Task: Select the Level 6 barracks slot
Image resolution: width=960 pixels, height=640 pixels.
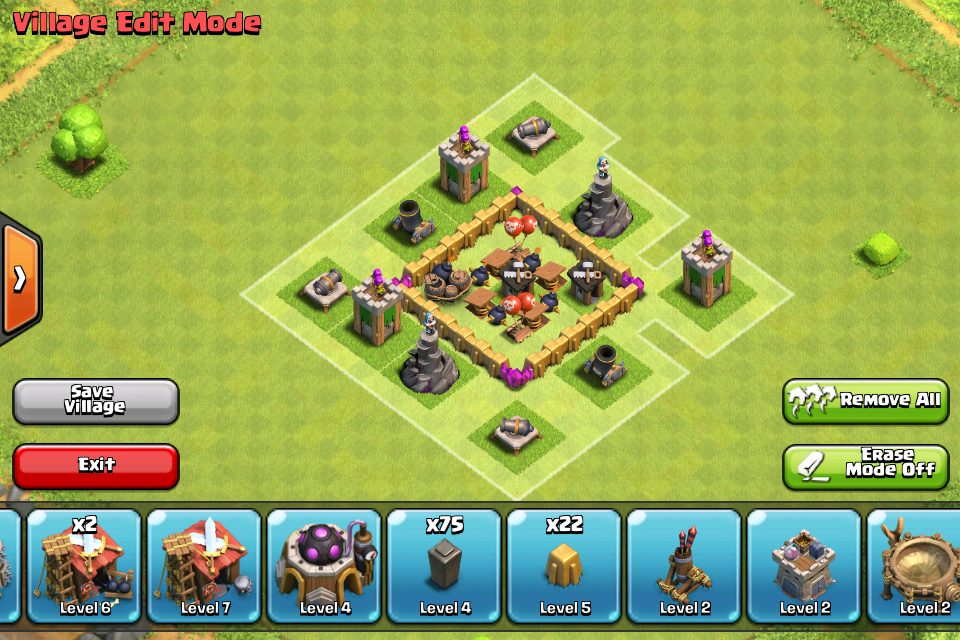Action: click(84, 566)
